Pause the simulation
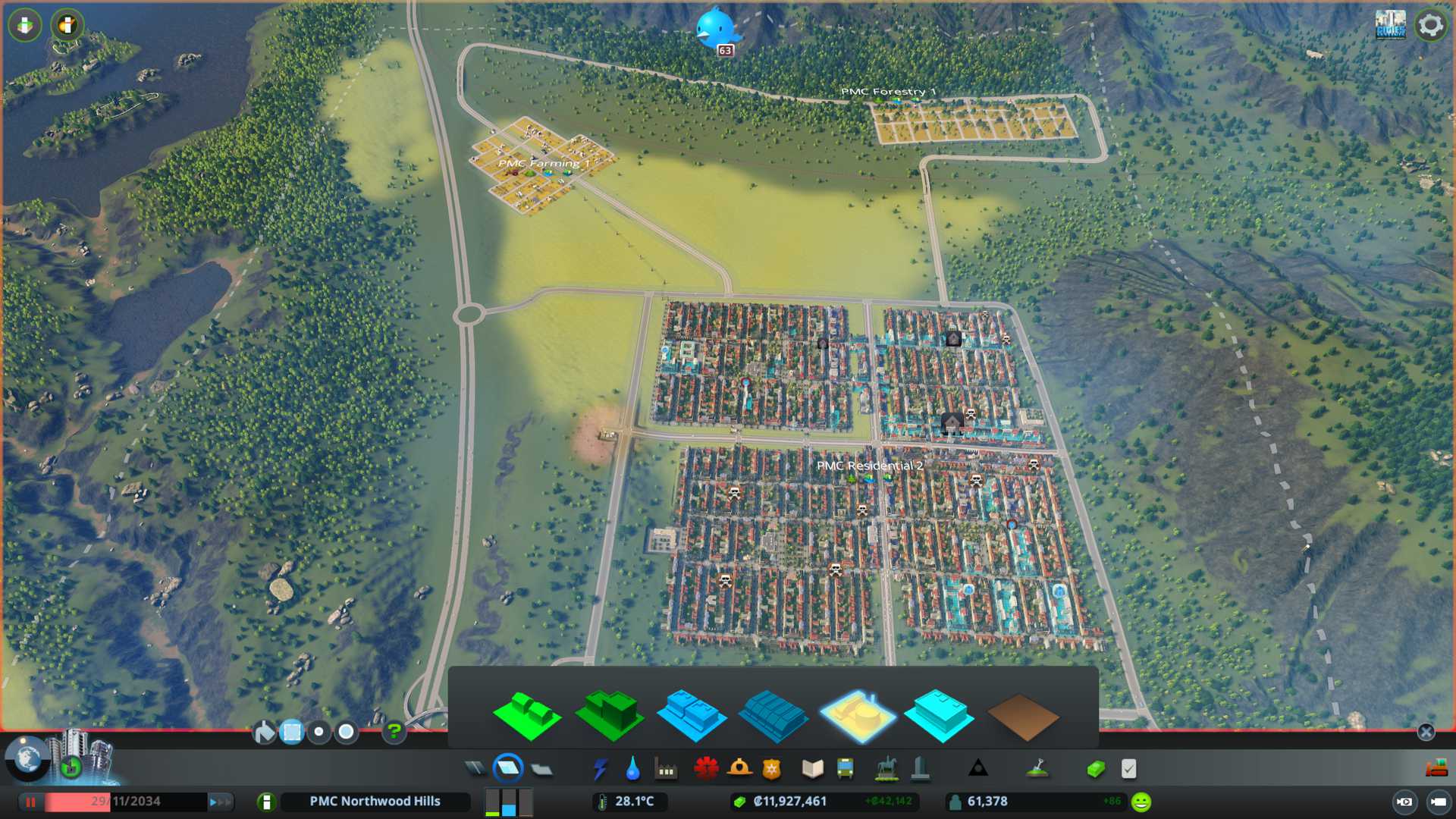The width and height of the screenshot is (1456, 819). (31, 802)
